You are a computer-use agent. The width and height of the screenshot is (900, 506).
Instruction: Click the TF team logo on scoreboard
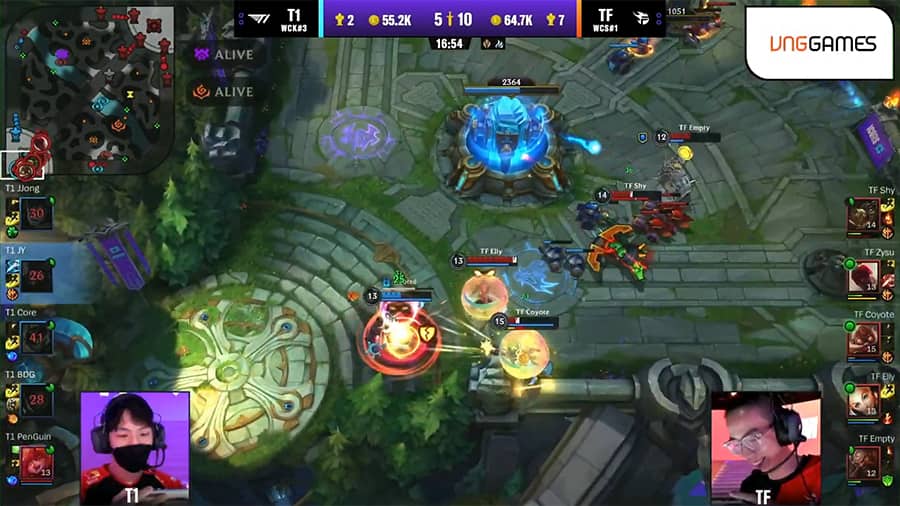(641, 19)
